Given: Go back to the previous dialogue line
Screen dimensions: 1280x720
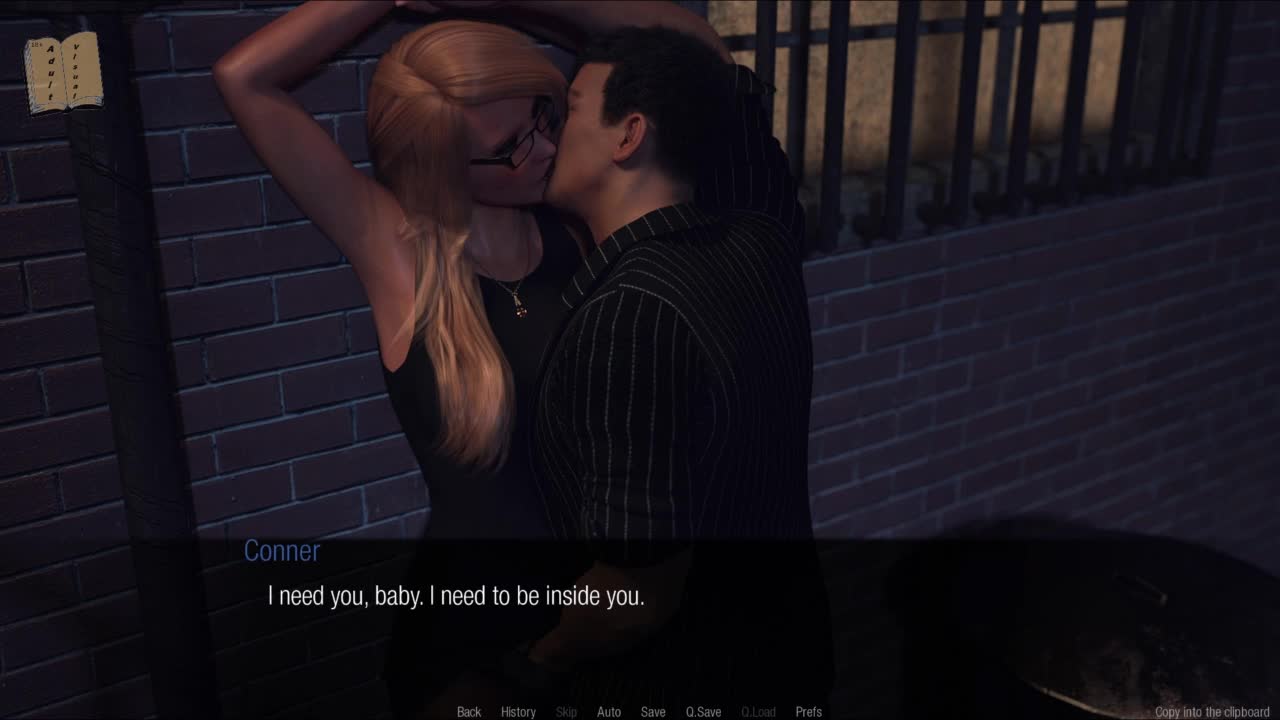Looking at the screenshot, I should (x=469, y=712).
